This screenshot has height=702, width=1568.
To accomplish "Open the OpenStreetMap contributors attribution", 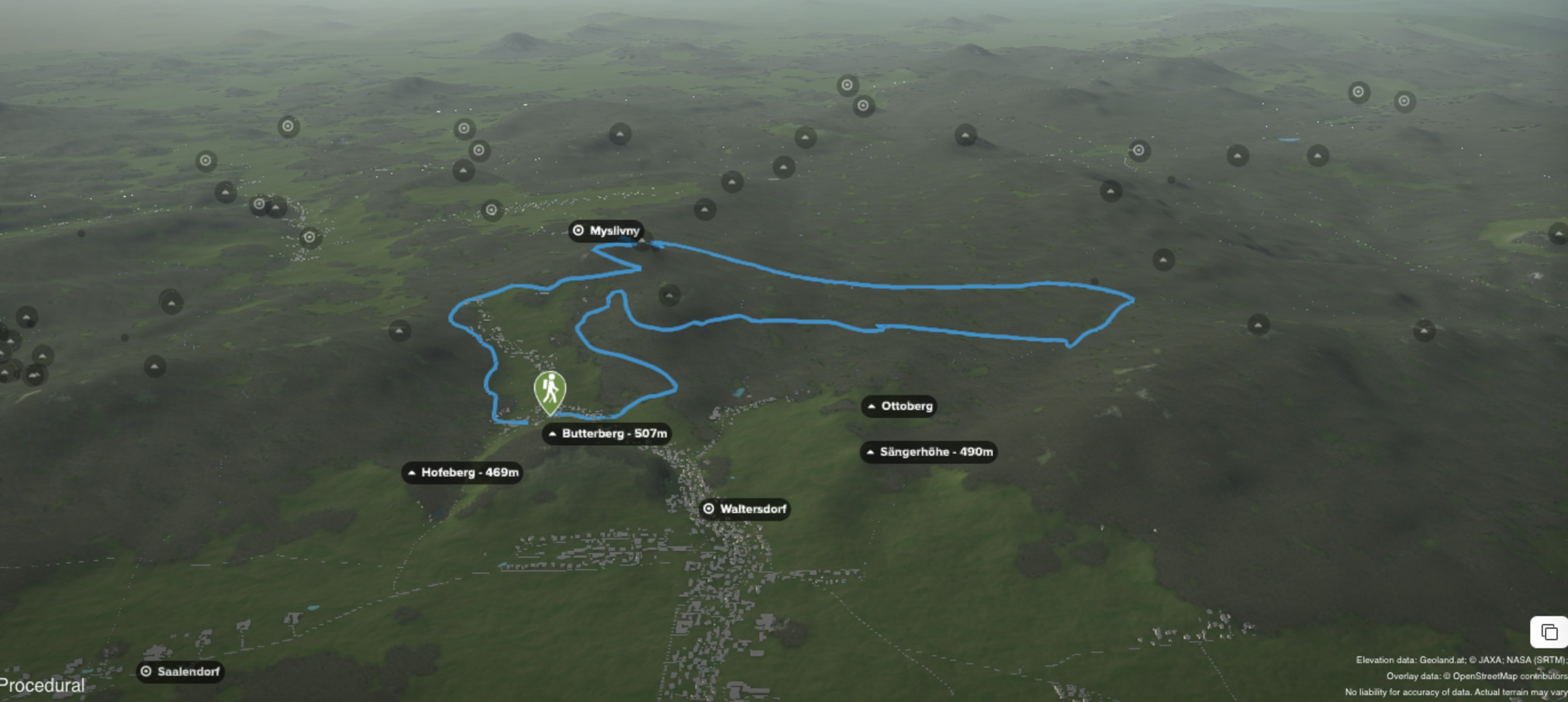I will 1508,676.
